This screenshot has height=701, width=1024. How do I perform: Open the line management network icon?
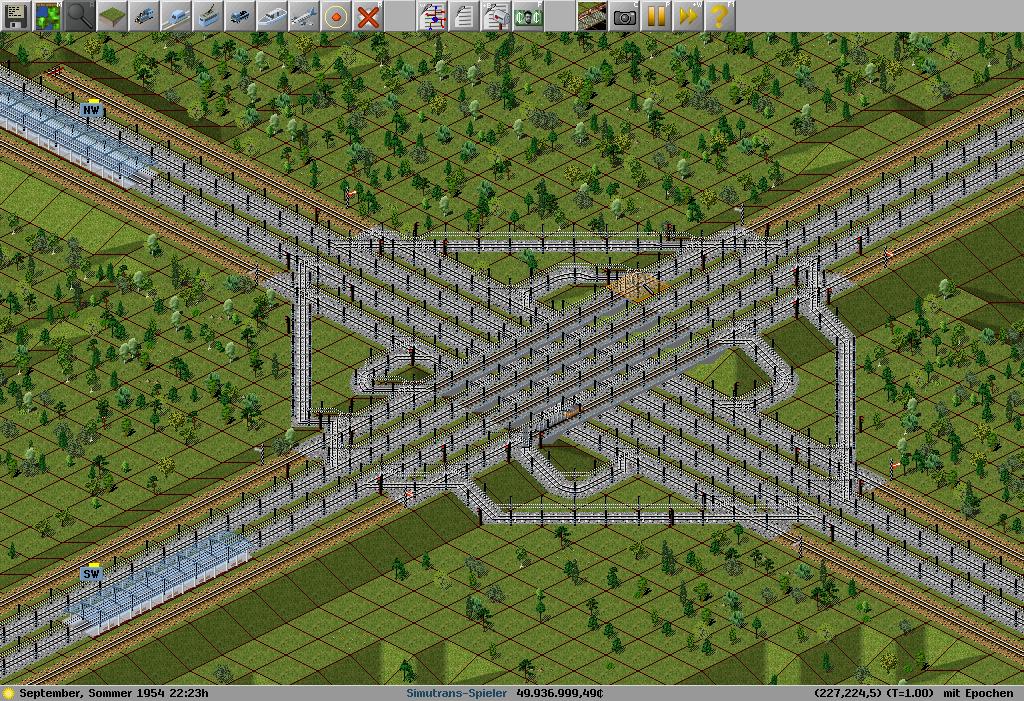click(433, 15)
